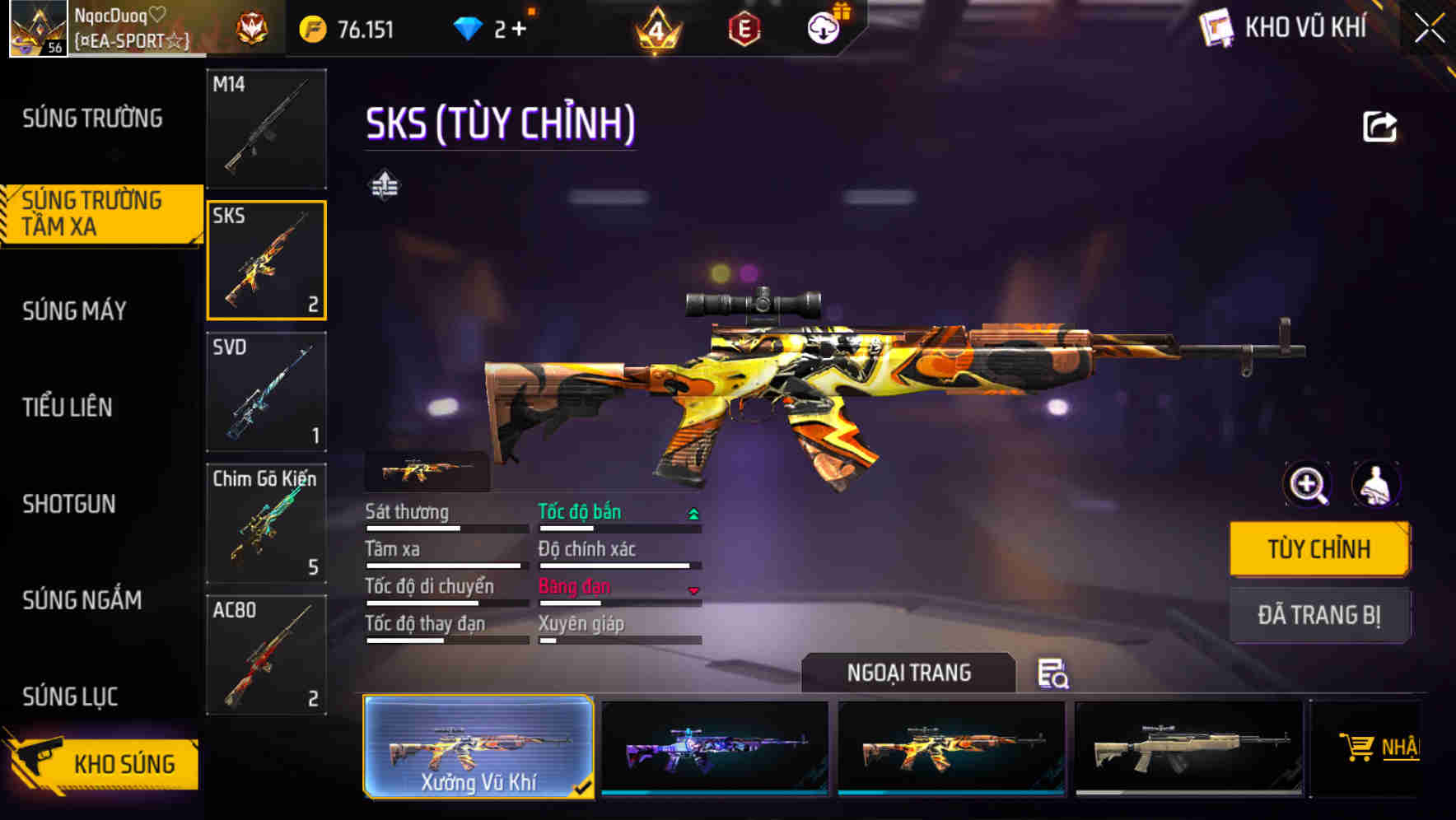Click the stat comparison icon under SKS title
The height and width of the screenshot is (820, 1456).
[x=385, y=187]
